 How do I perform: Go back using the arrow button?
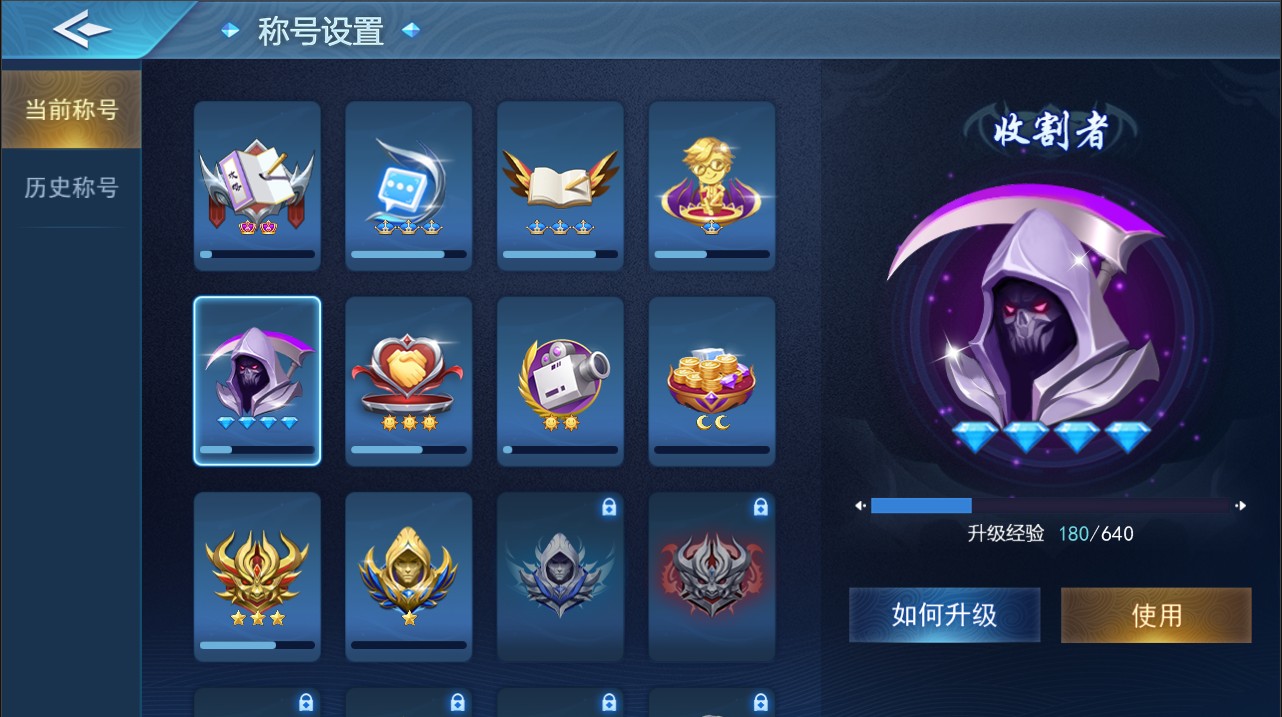tap(82, 30)
